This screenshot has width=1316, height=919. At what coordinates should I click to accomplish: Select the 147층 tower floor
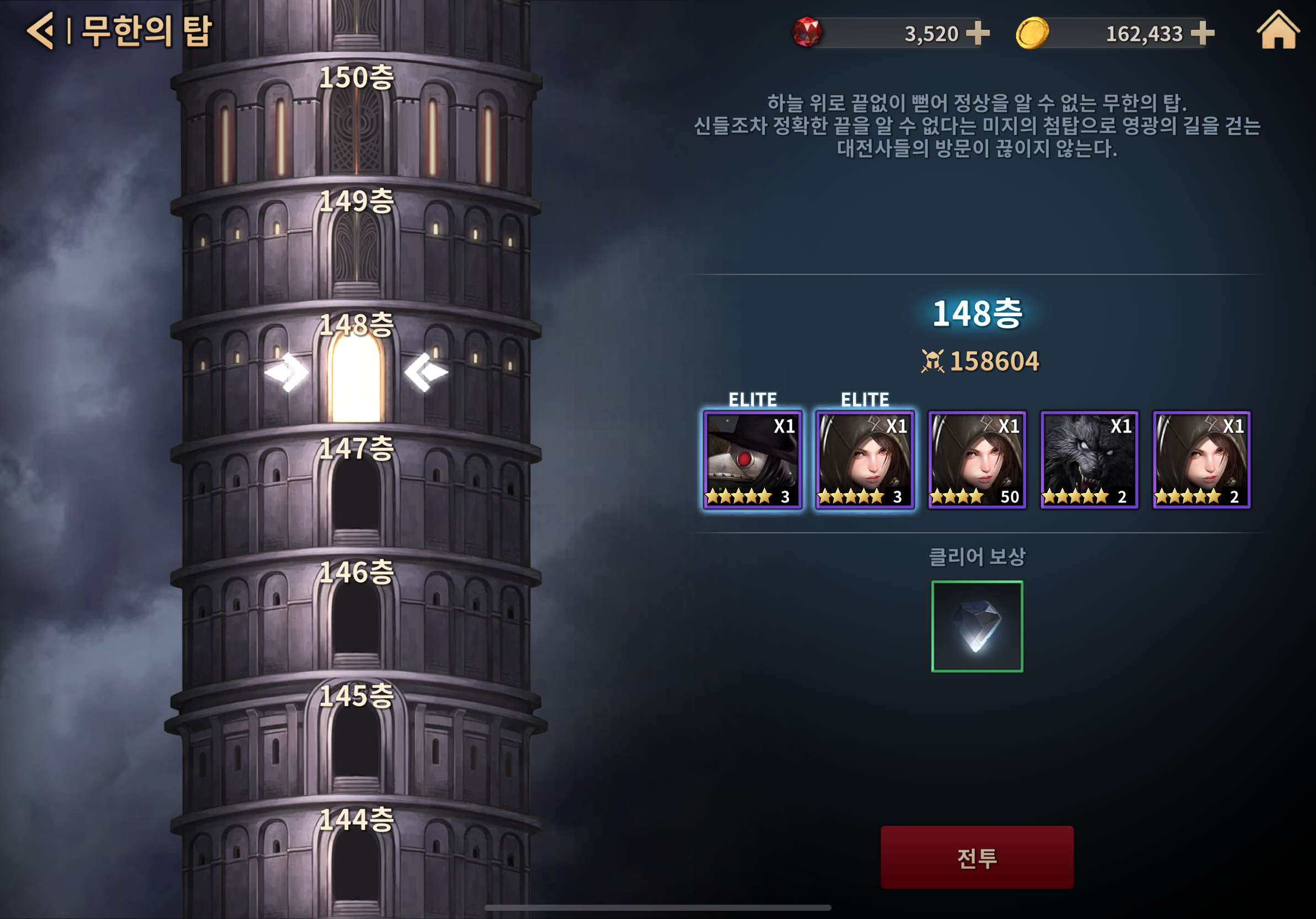[356, 493]
